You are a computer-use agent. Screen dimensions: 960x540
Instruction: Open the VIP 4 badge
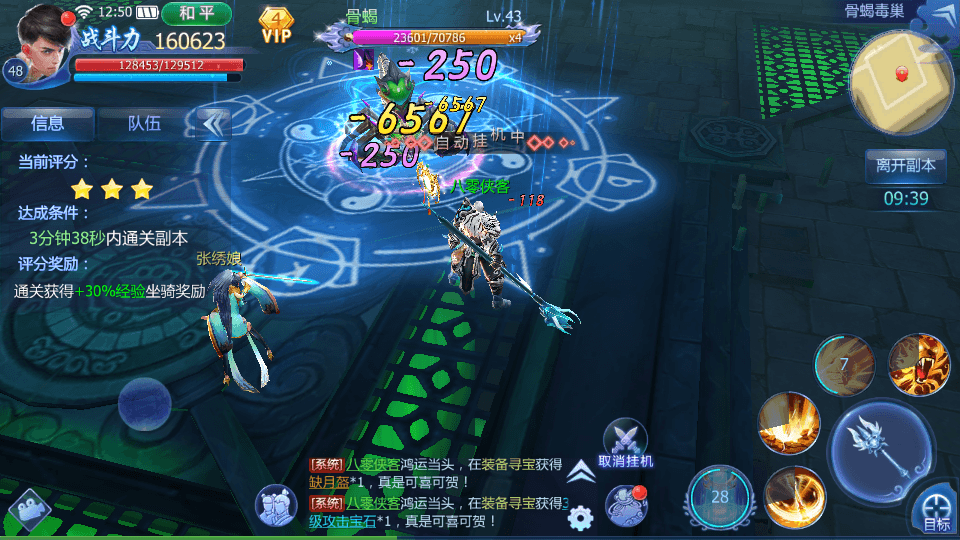pos(277,24)
